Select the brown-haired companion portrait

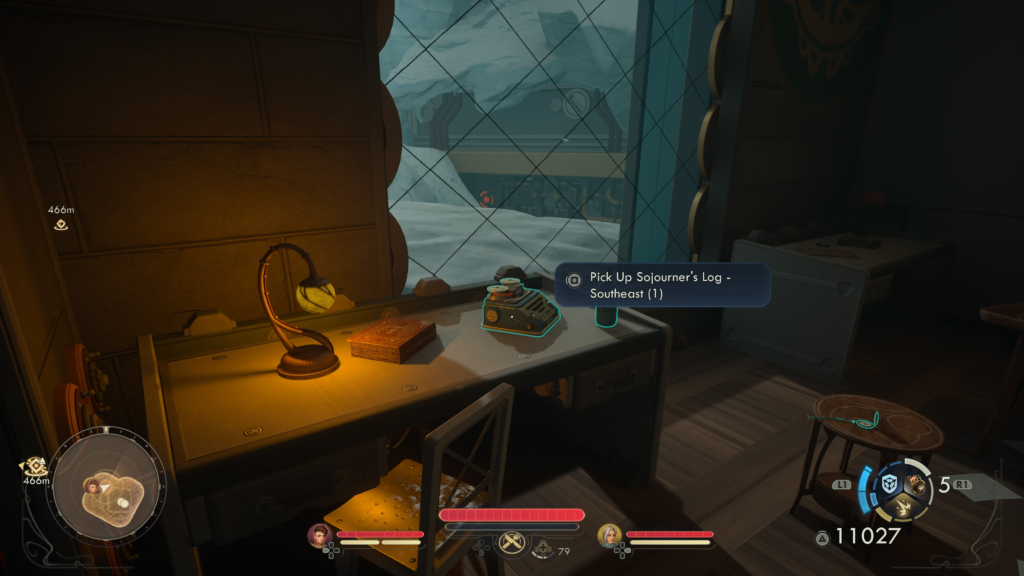click(320, 535)
